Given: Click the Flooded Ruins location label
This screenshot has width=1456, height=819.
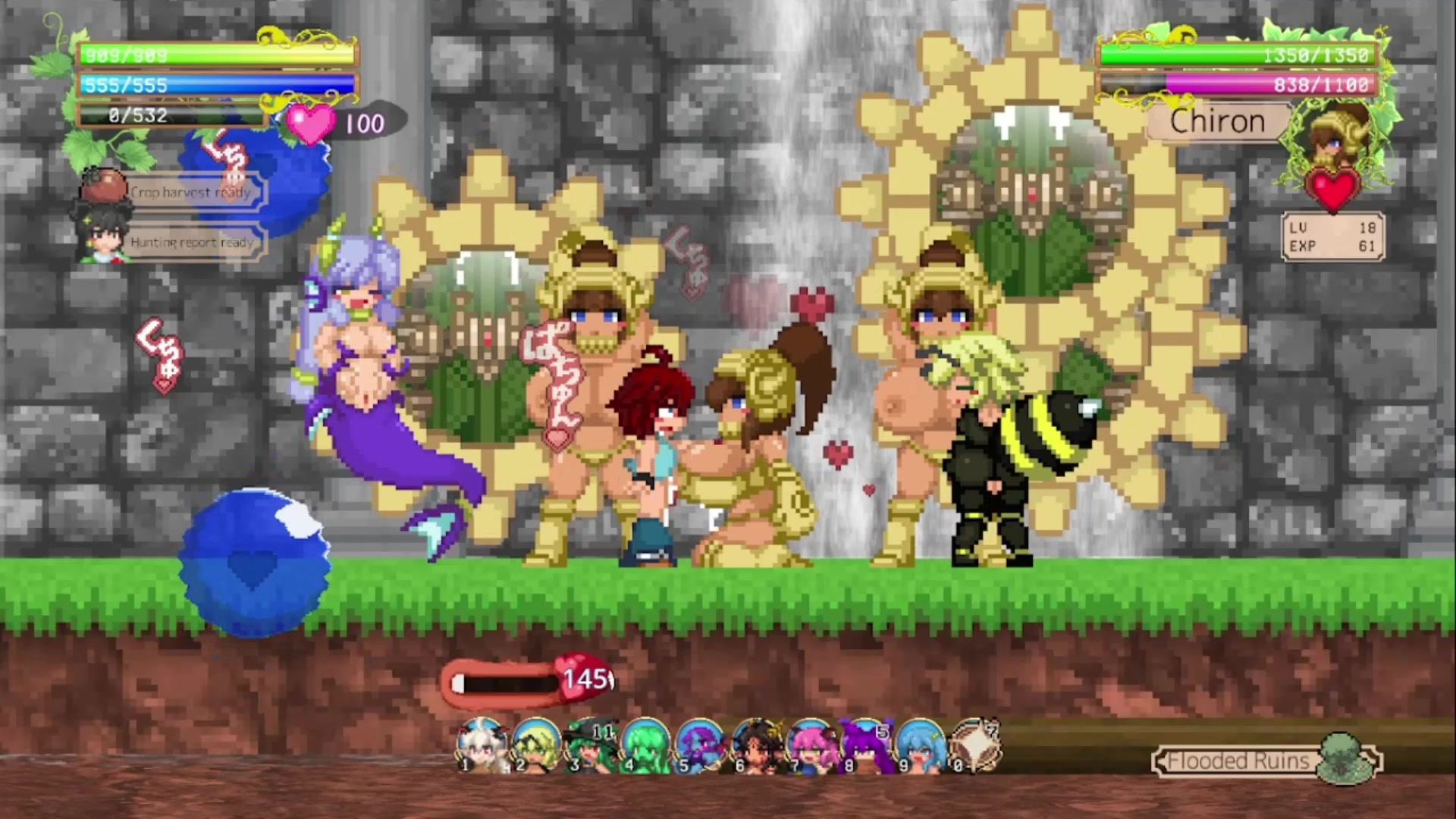Looking at the screenshot, I should tap(1238, 761).
